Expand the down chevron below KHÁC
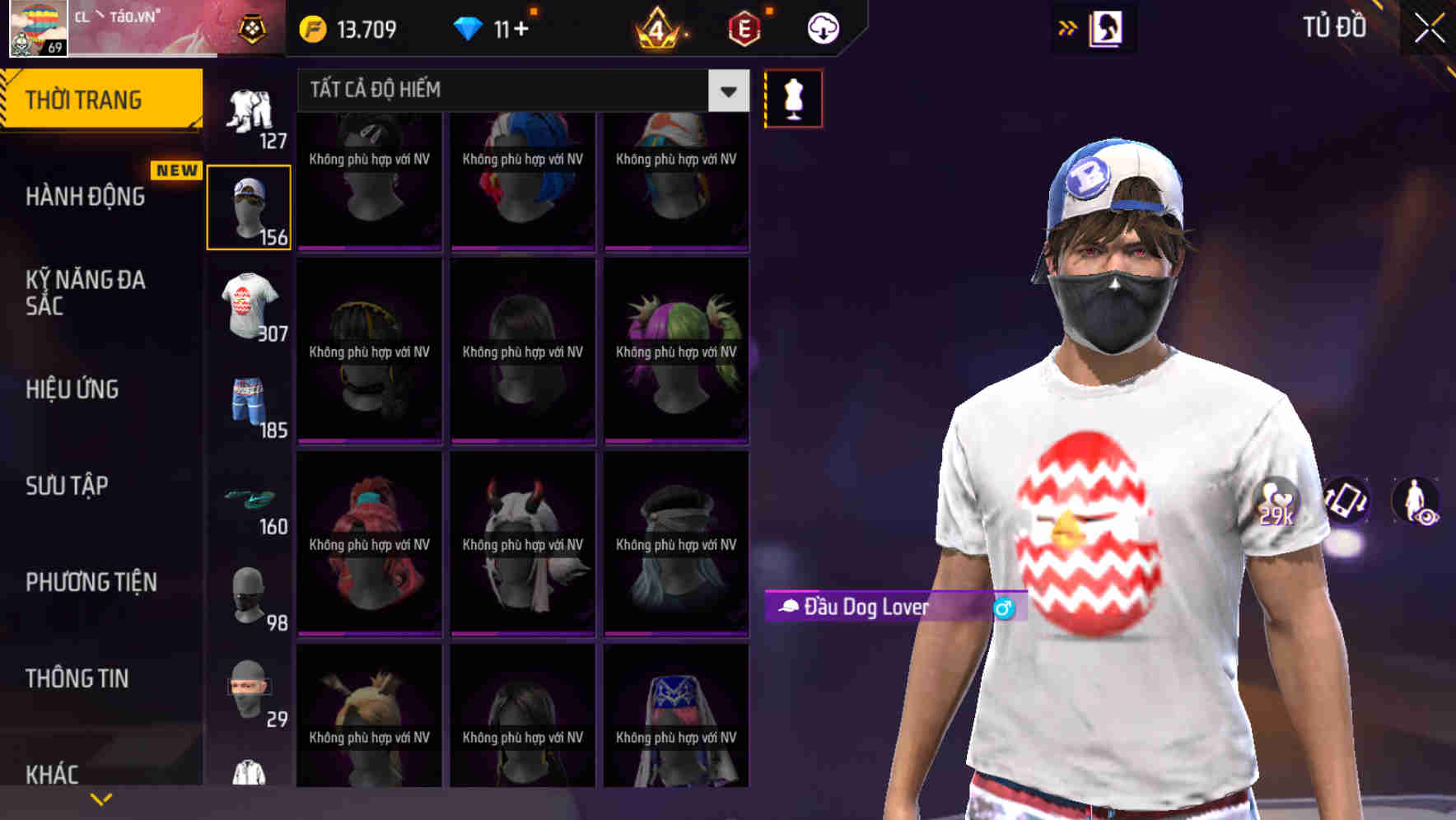The width and height of the screenshot is (1456, 820). [100, 799]
